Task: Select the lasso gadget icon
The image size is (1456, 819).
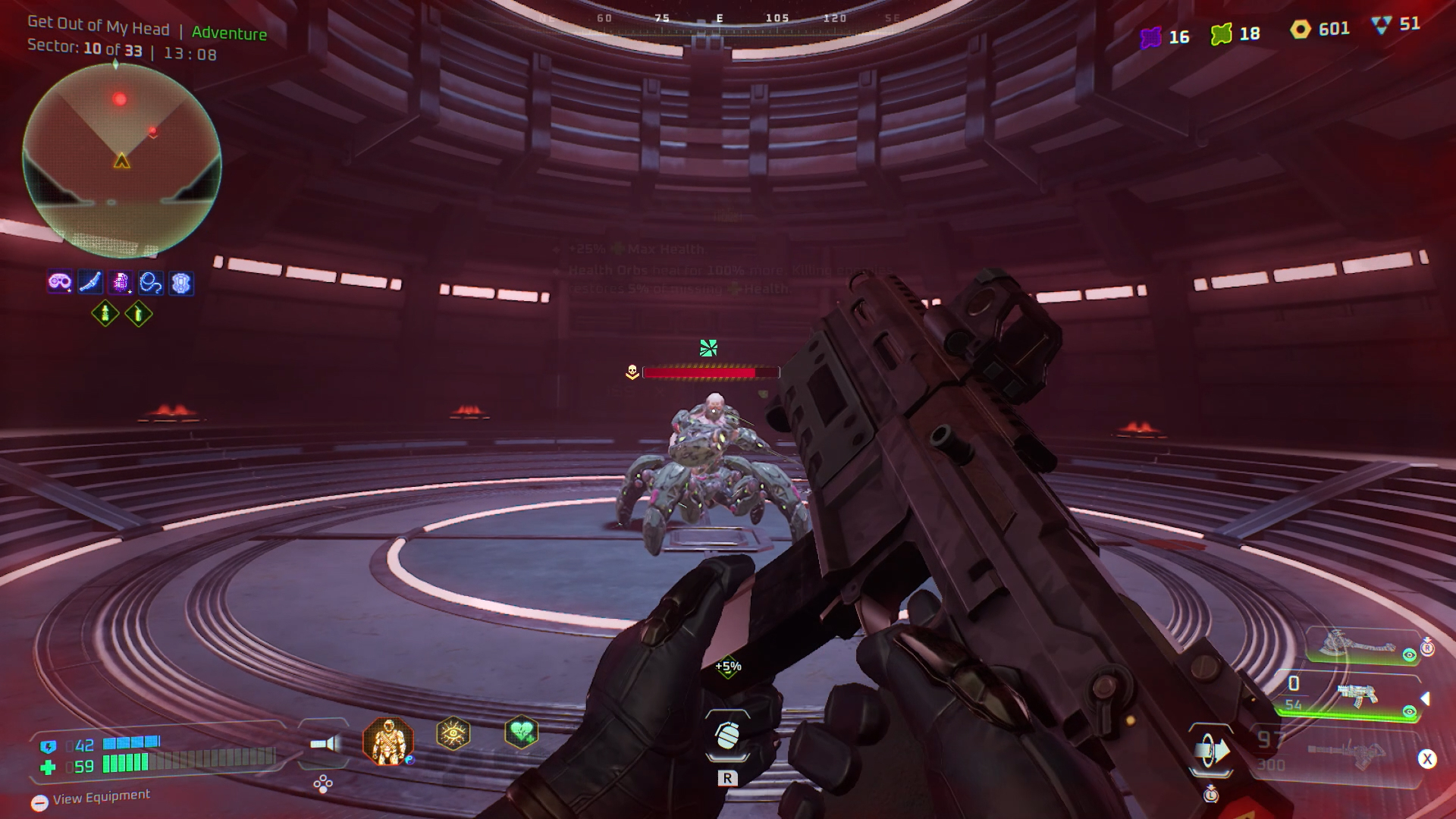Action: pos(151,281)
